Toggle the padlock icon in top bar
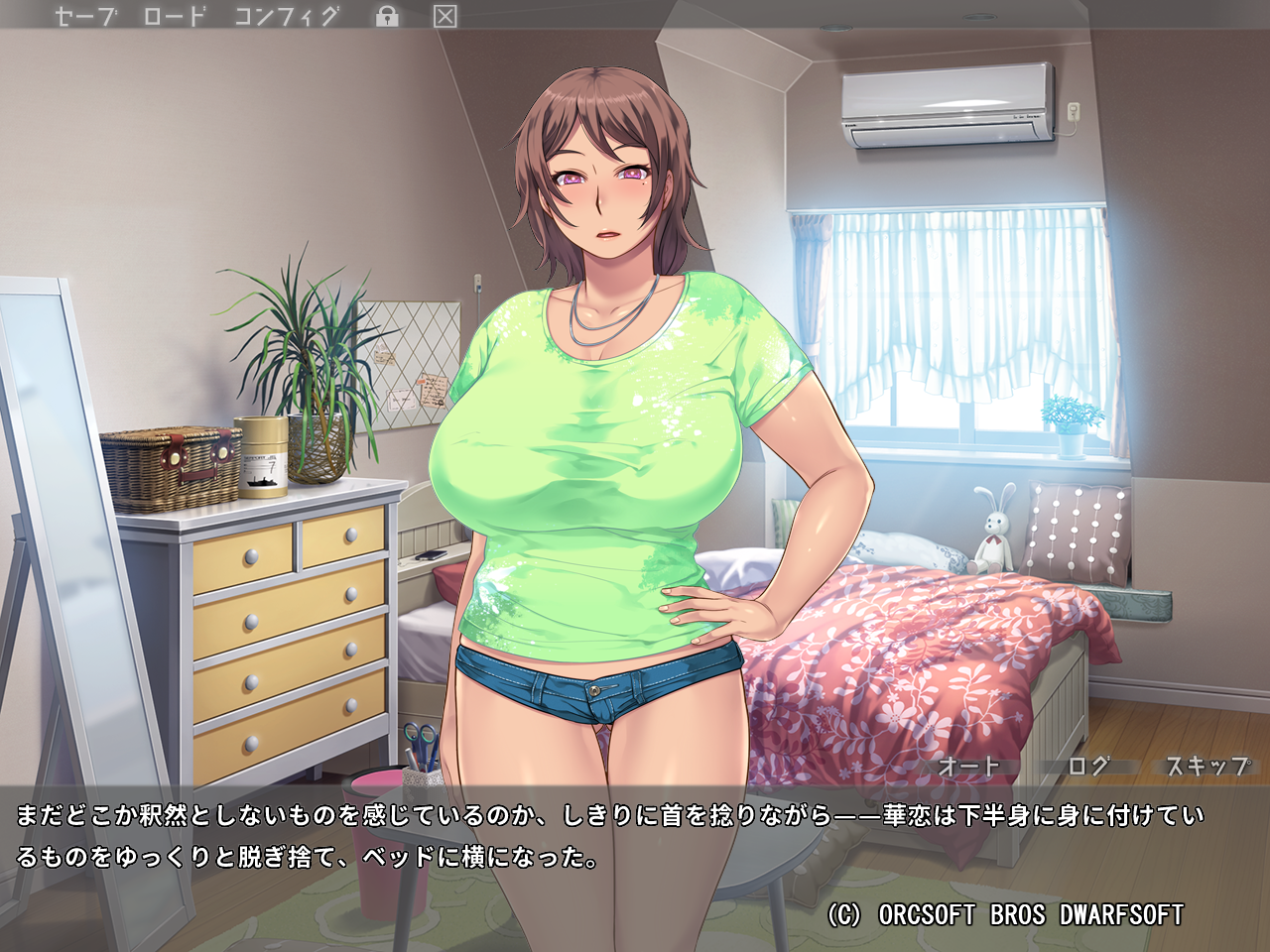The width and height of the screenshot is (1270, 952). tap(387, 17)
